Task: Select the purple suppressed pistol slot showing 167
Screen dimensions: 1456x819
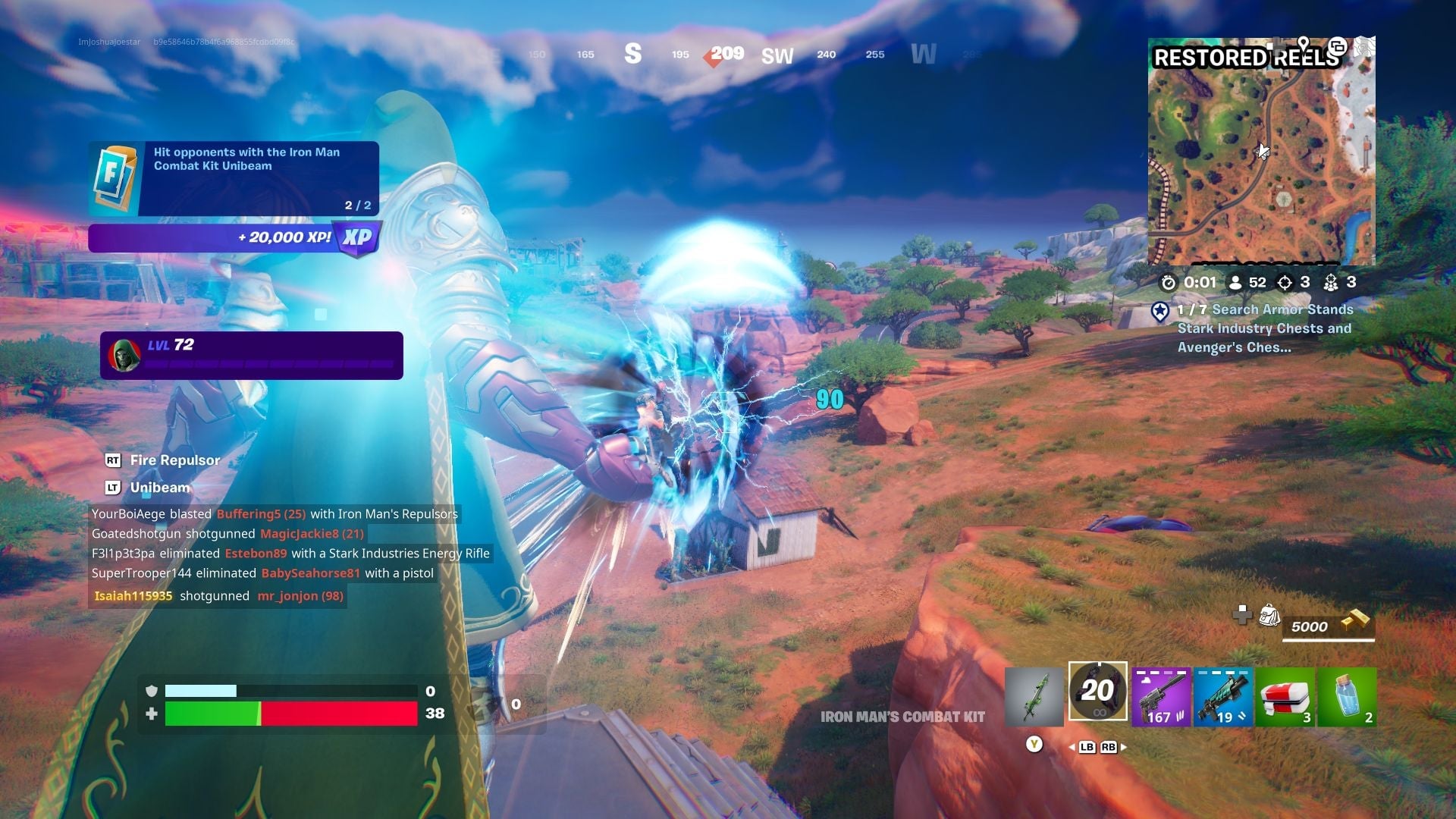Action: tap(1161, 696)
